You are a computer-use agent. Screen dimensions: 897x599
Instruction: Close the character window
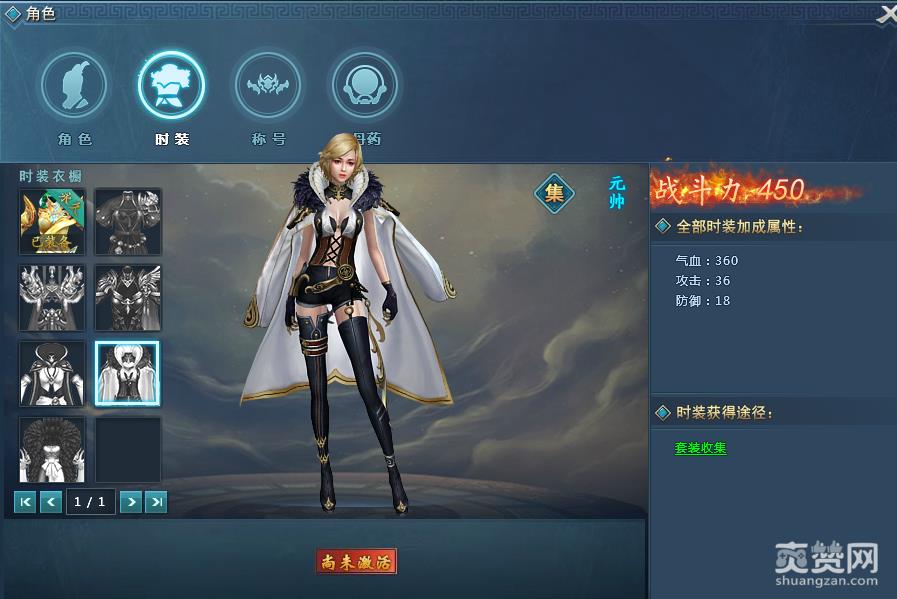point(886,15)
